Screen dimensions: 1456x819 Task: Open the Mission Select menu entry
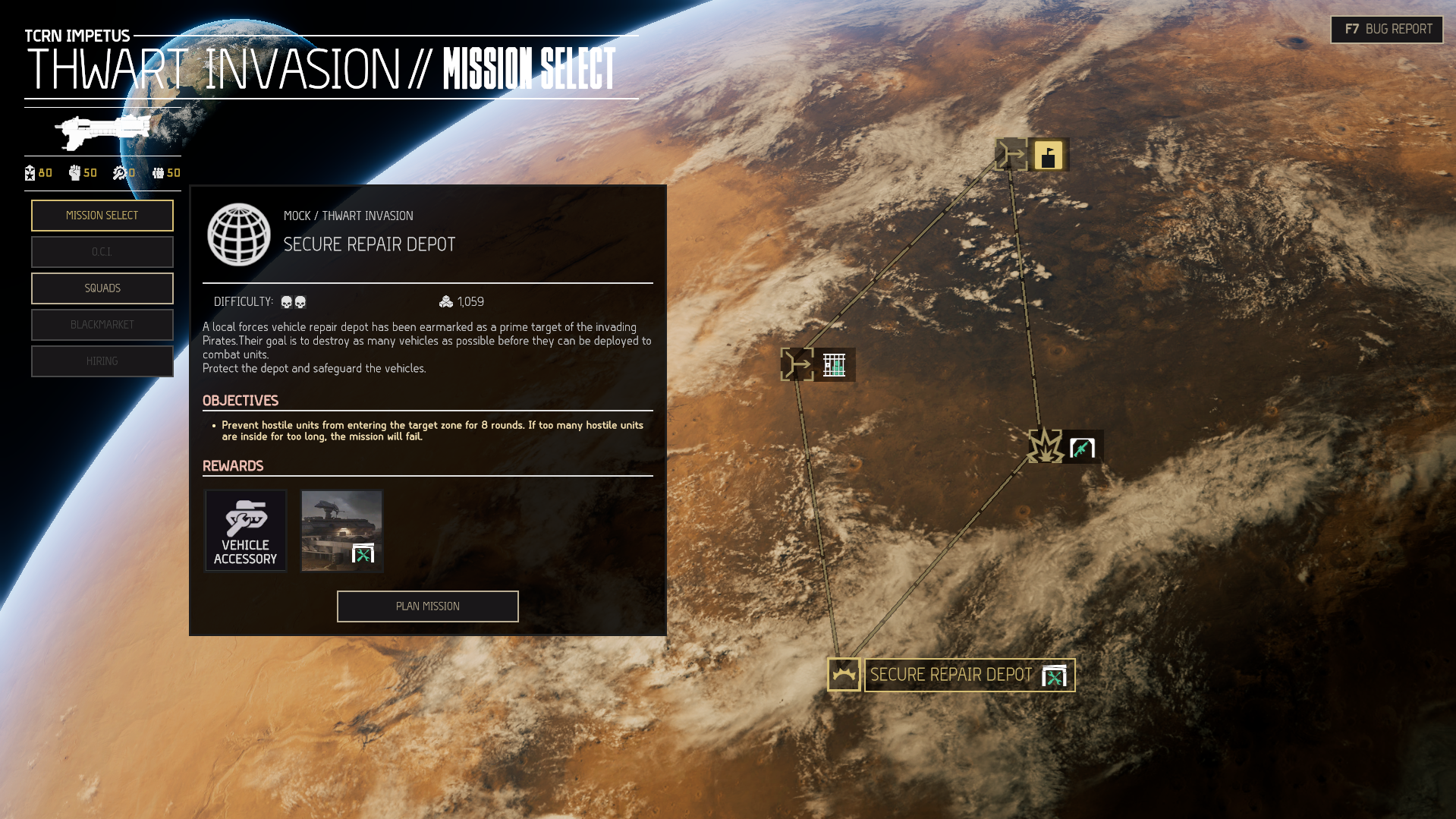(x=102, y=216)
